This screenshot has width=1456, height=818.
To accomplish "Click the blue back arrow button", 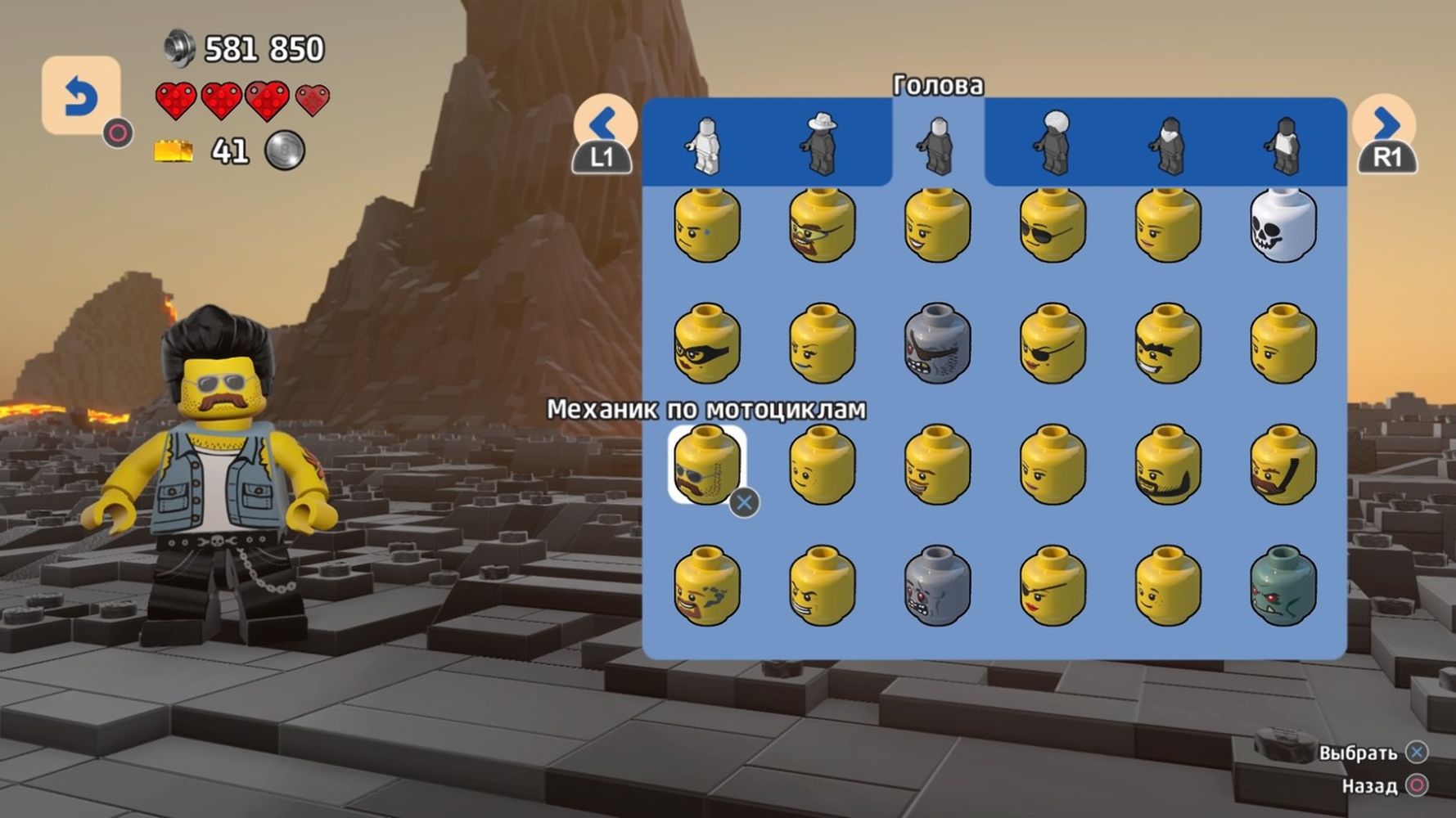I will click(80, 96).
